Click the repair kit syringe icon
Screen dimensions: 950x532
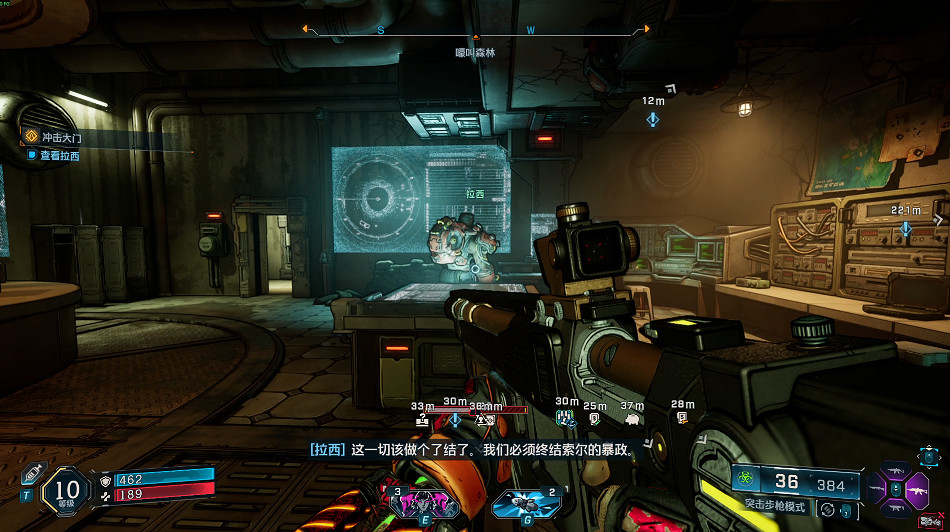[x=30, y=474]
